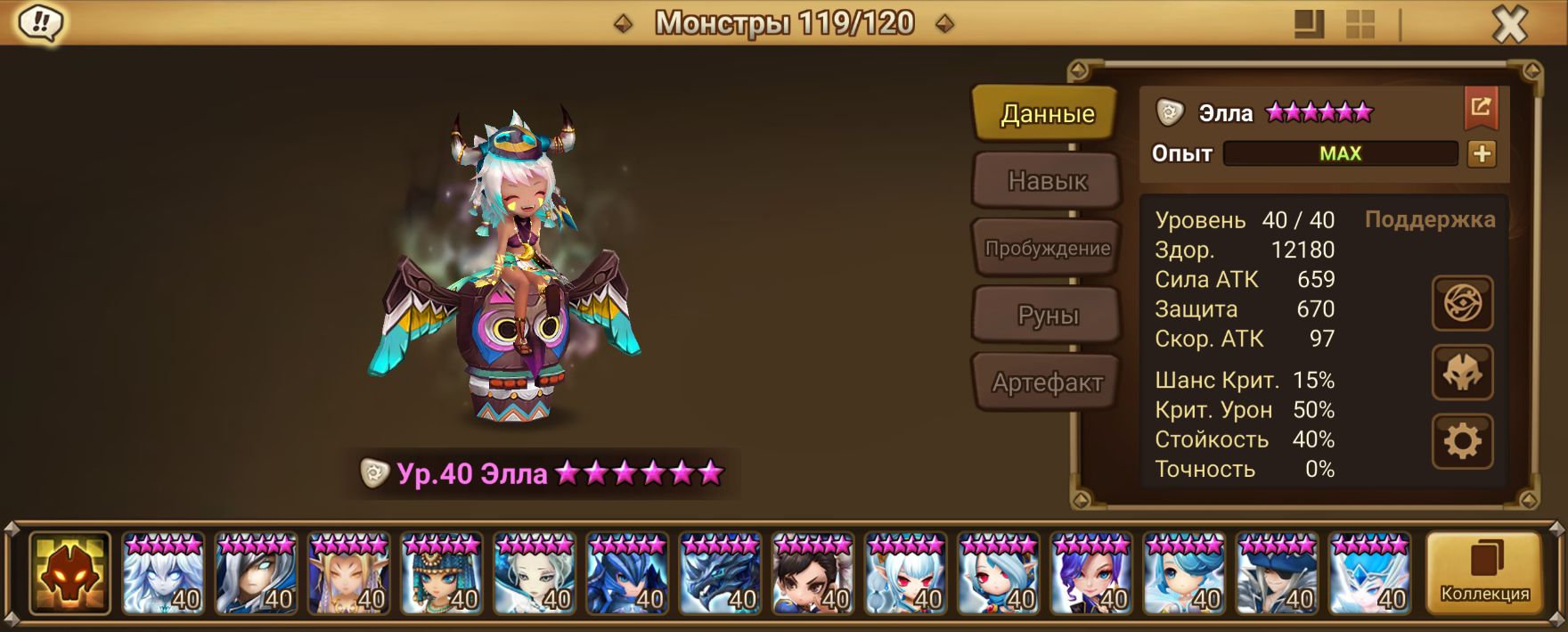
Task: Switch to the Данные tab
Action: pyautogui.click(x=1047, y=113)
